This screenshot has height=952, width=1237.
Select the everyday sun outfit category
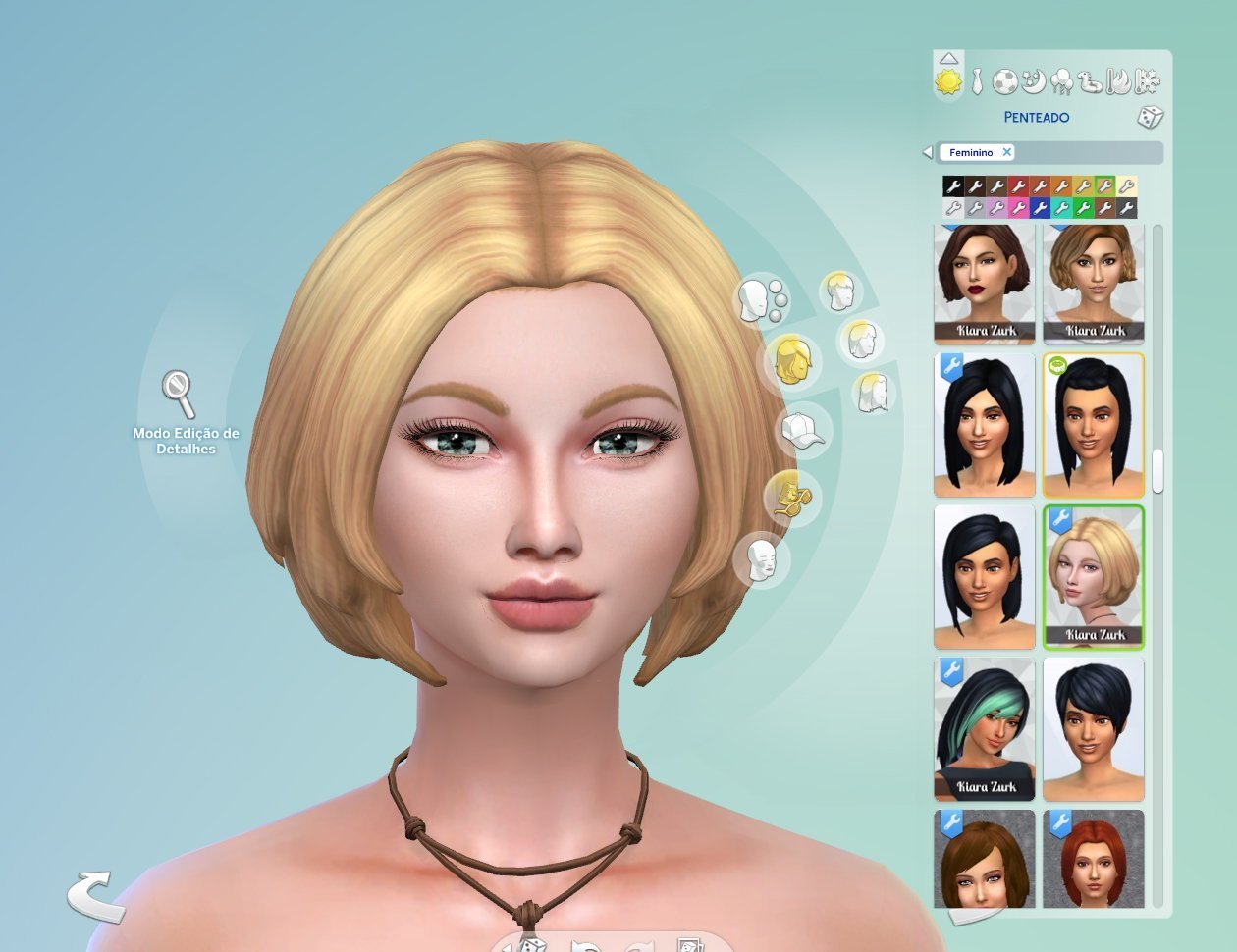(948, 82)
